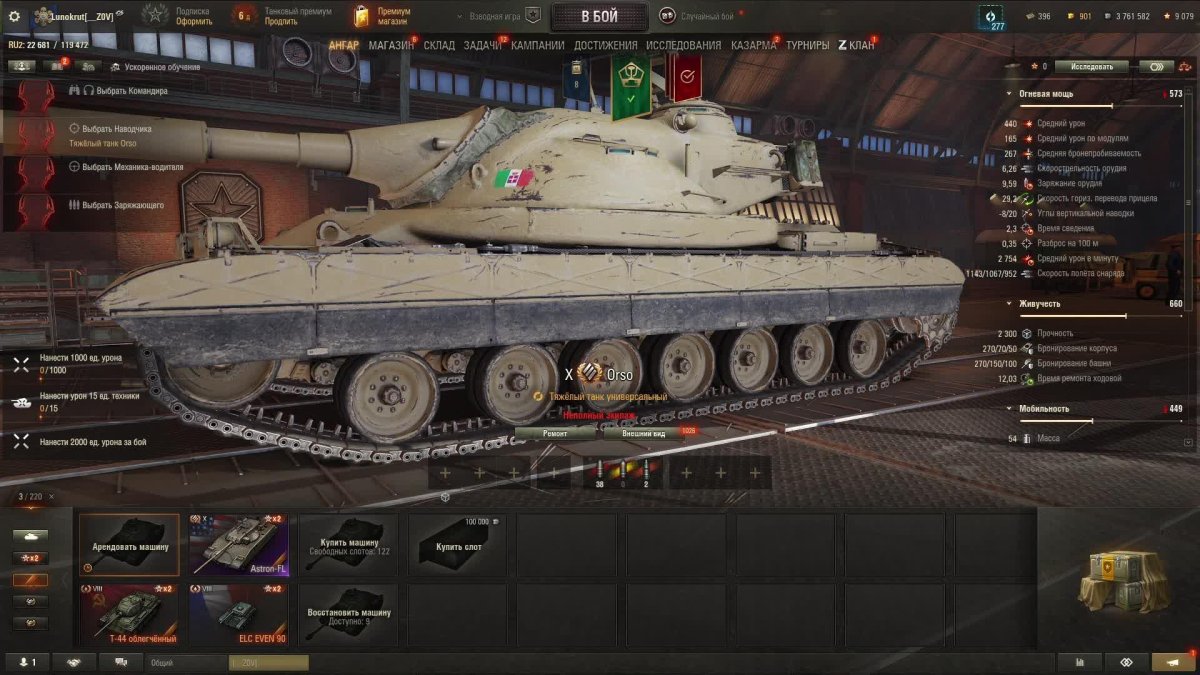1200x675 pixels.
Task: Switch to the КАЗАРМА tab
Action: pyautogui.click(x=753, y=46)
